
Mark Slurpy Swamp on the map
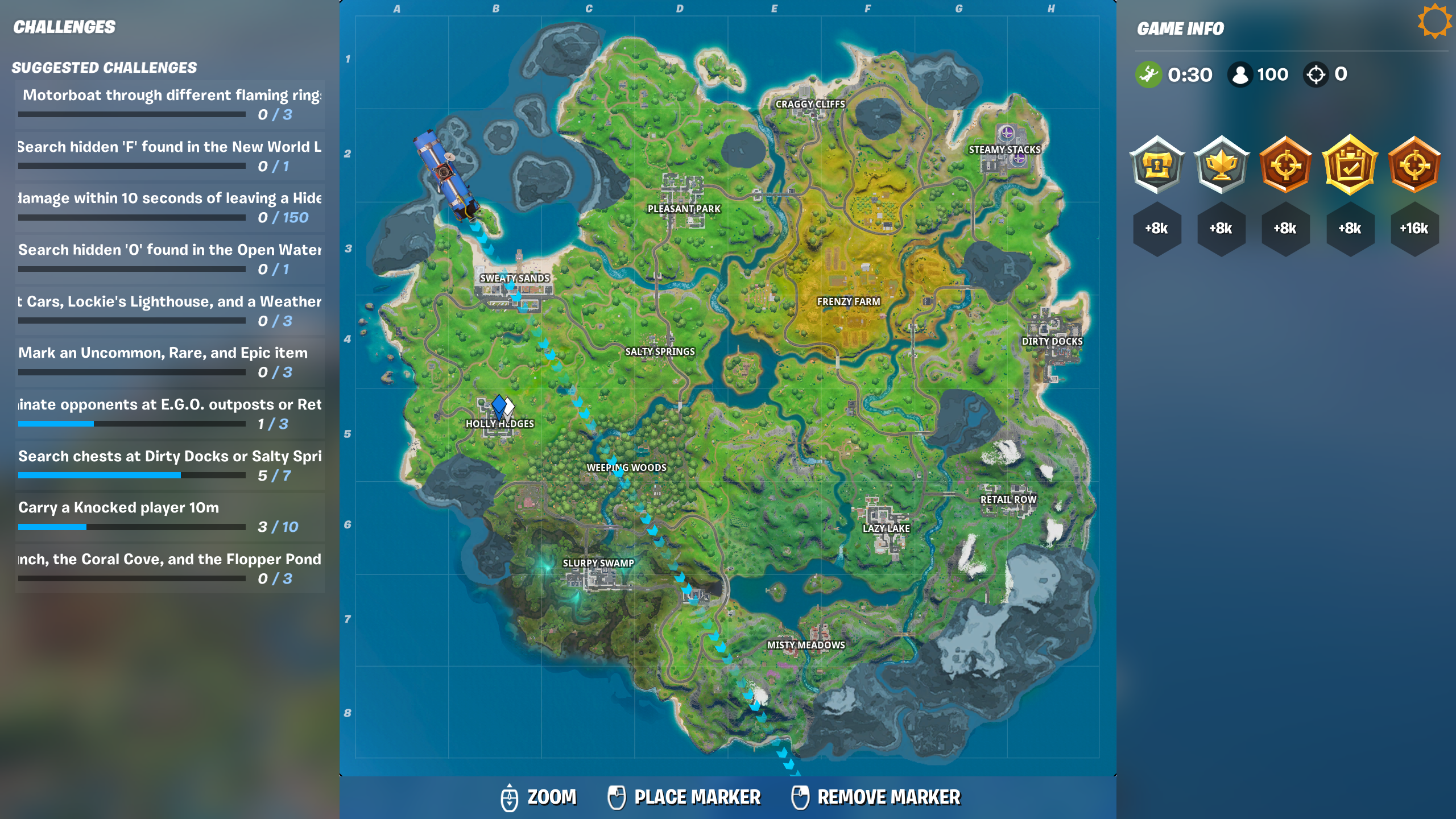click(598, 562)
